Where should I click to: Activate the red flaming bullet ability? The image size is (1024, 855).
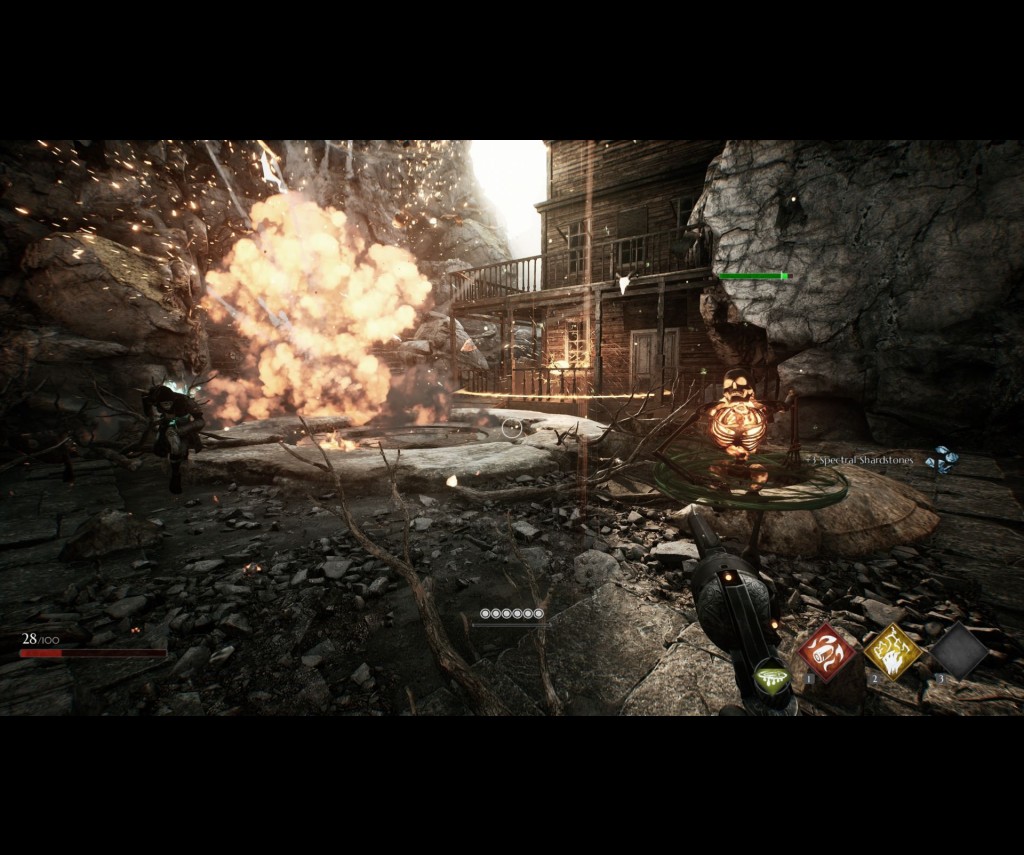(x=826, y=653)
